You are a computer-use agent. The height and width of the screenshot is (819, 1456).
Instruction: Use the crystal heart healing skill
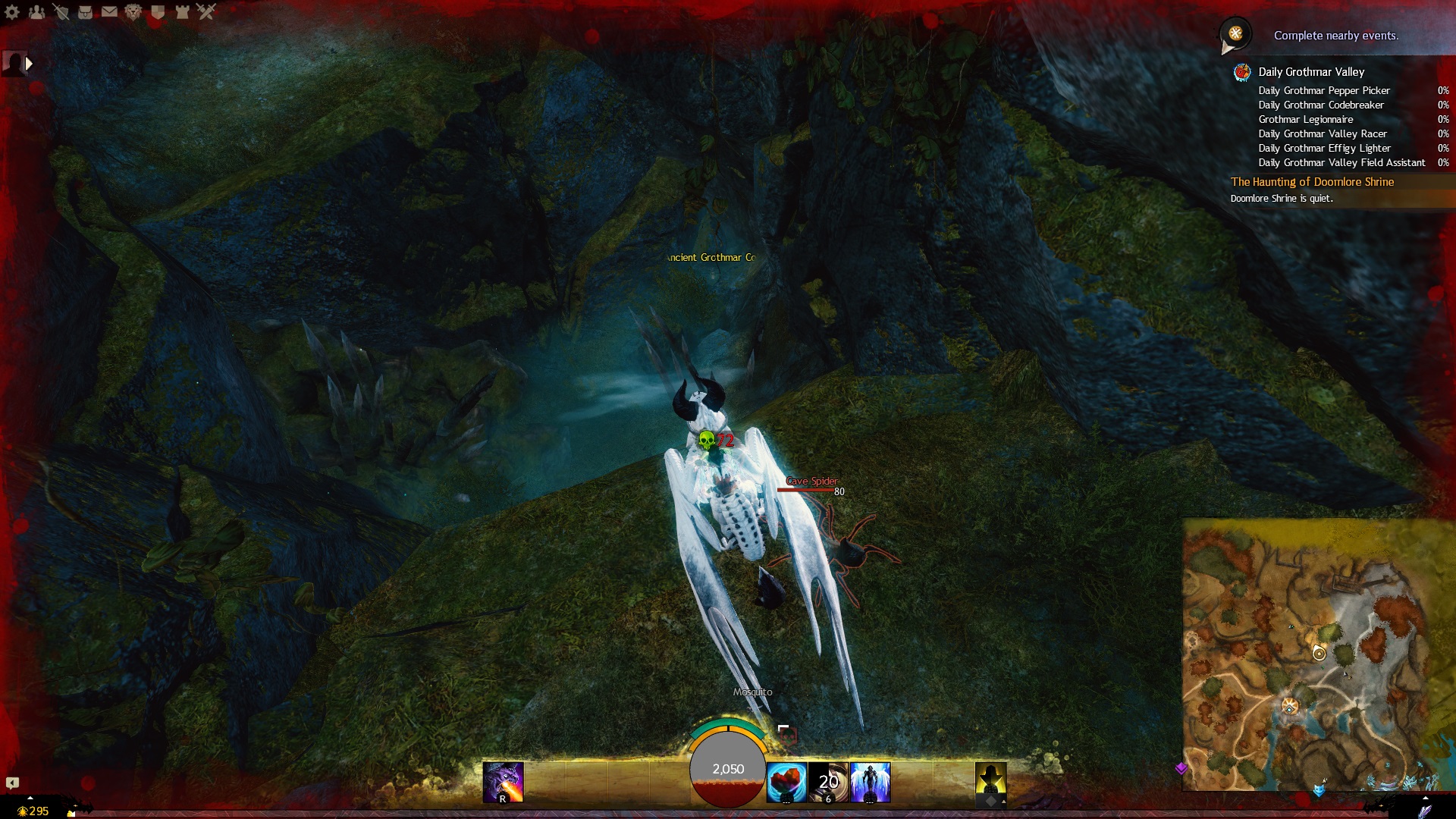786,783
